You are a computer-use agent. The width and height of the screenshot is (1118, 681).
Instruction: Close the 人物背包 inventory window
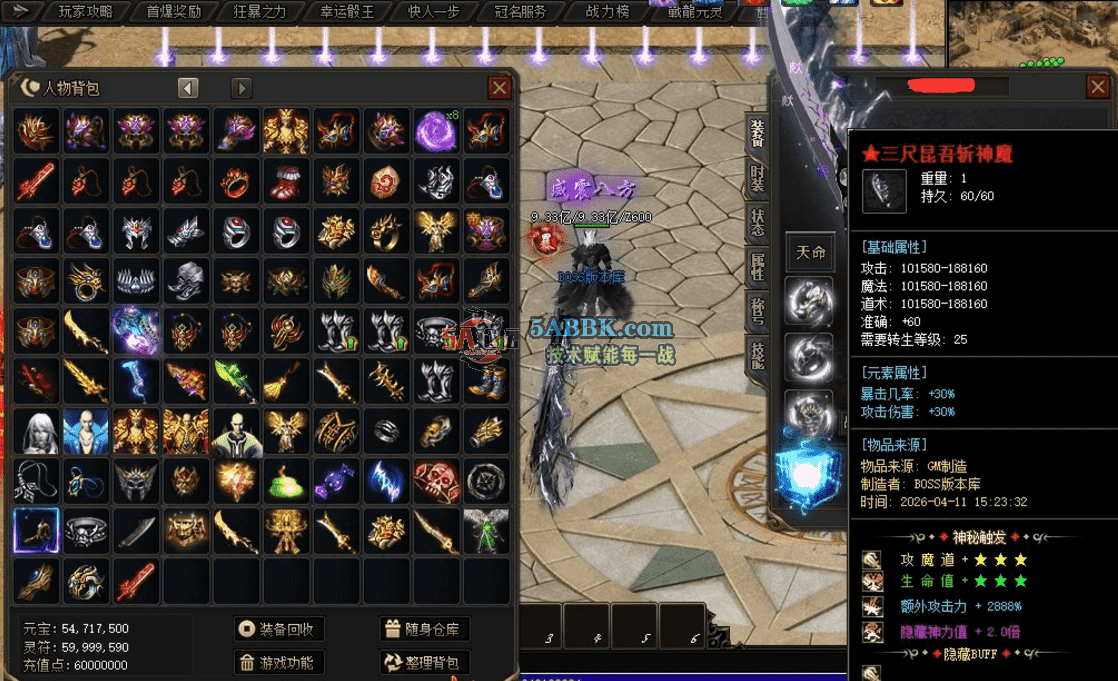[x=499, y=88]
